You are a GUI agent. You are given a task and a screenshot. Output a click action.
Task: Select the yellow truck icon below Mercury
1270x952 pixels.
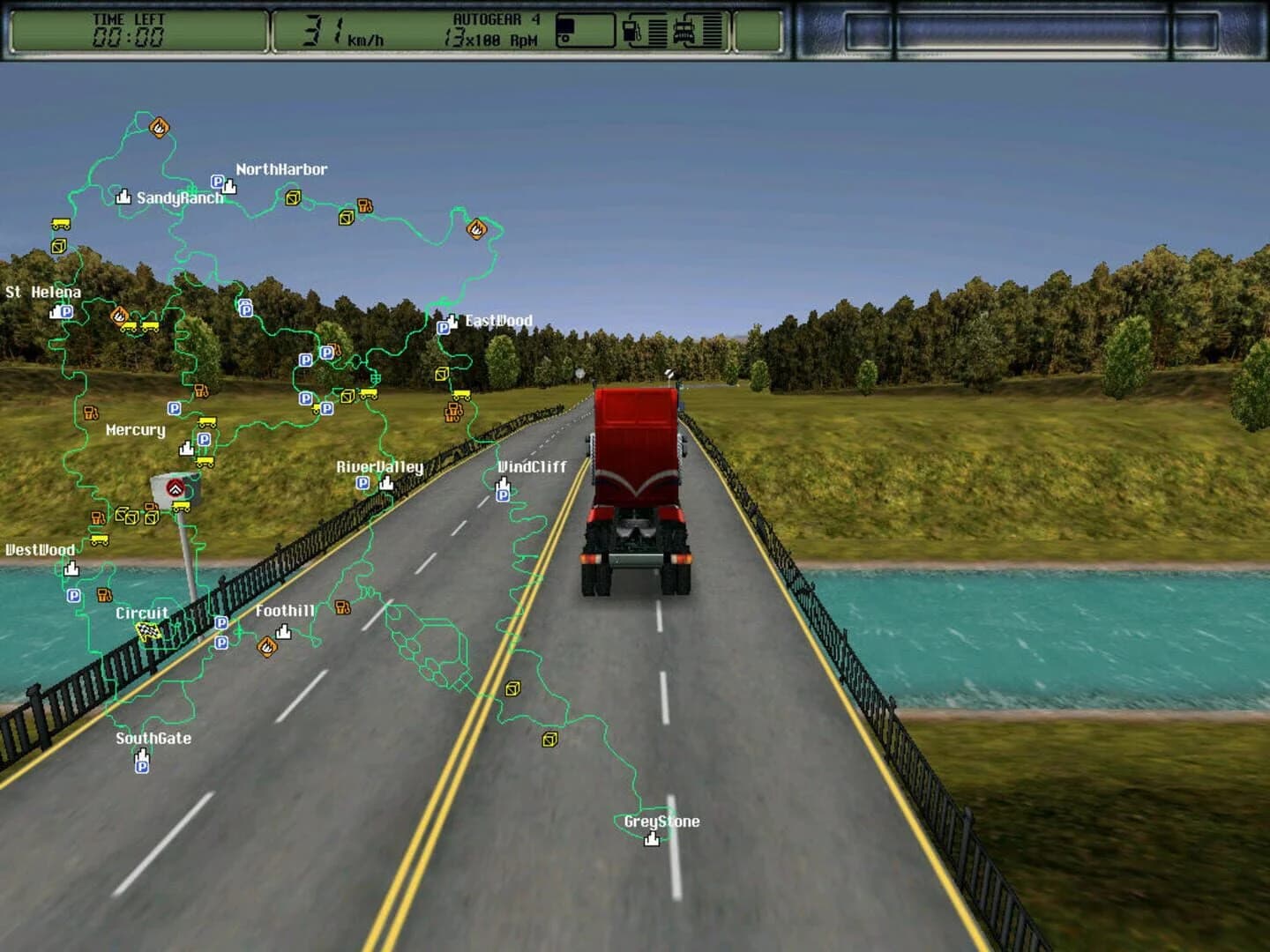[205, 461]
